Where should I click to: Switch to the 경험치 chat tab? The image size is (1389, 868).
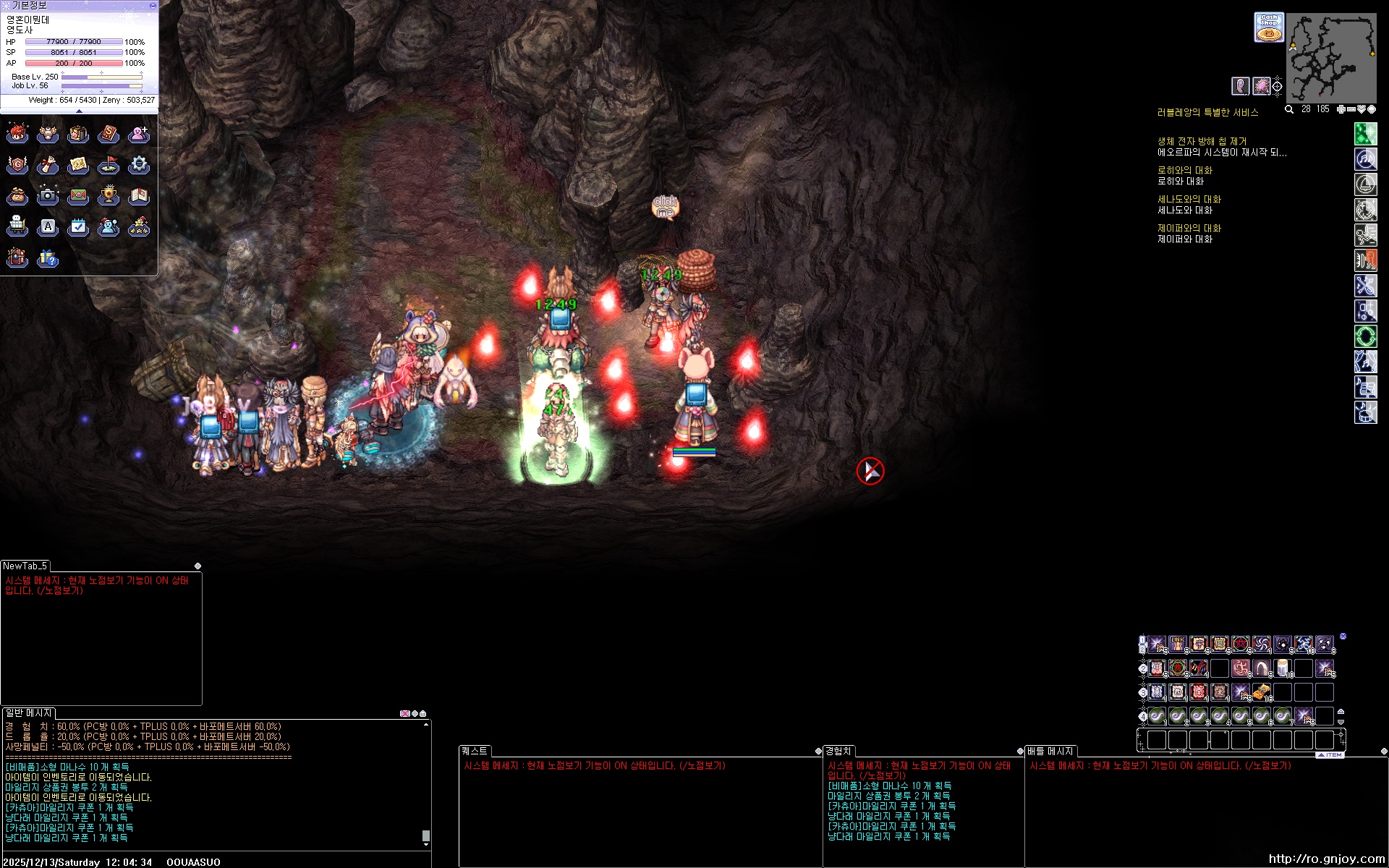pyautogui.click(x=838, y=751)
